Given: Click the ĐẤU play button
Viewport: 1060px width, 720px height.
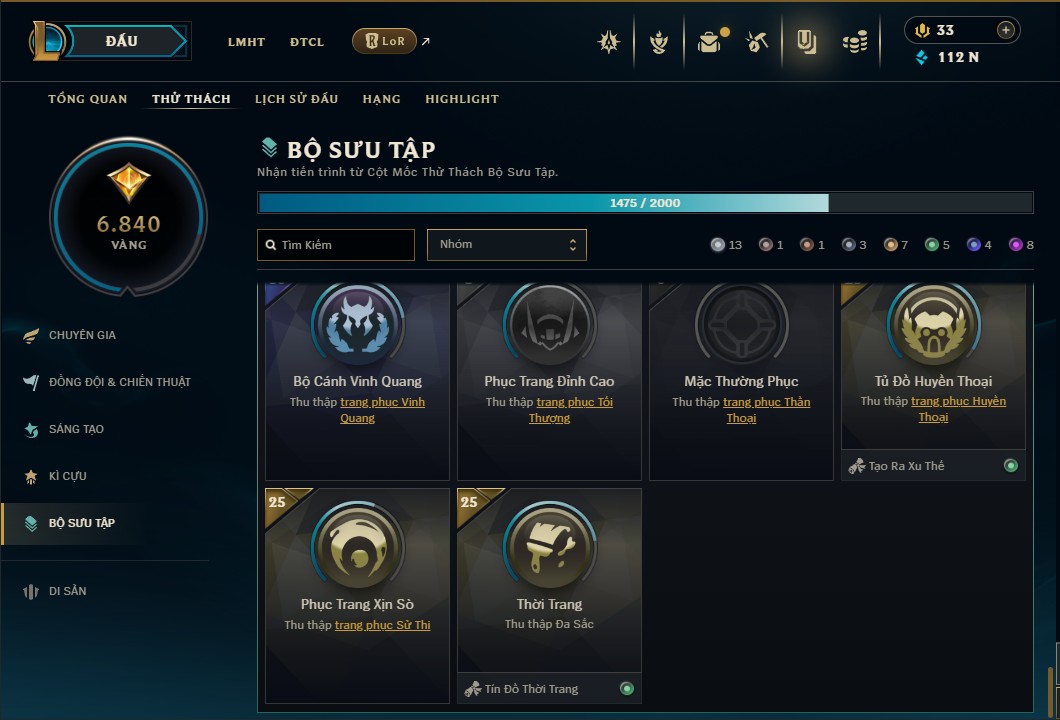Looking at the screenshot, I should pos(122,41).
